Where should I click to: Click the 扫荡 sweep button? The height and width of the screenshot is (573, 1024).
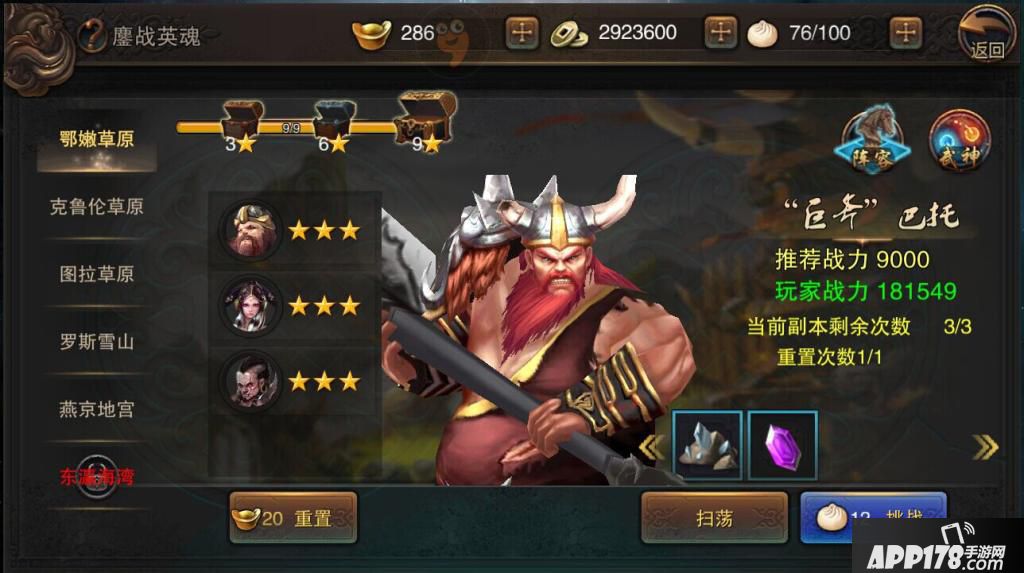(x=714, y=518)
